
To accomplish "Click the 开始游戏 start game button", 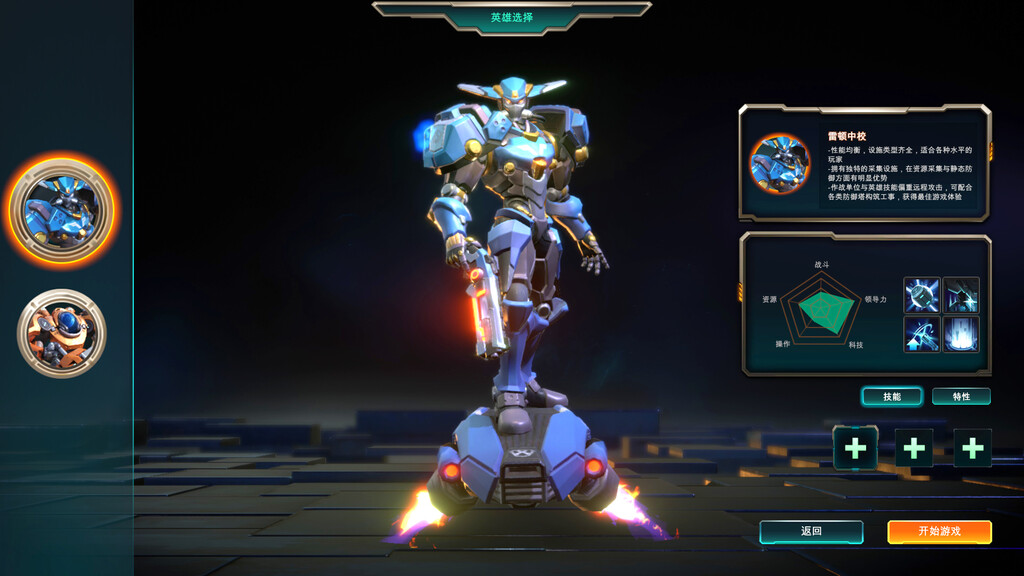I will [939, 532].
